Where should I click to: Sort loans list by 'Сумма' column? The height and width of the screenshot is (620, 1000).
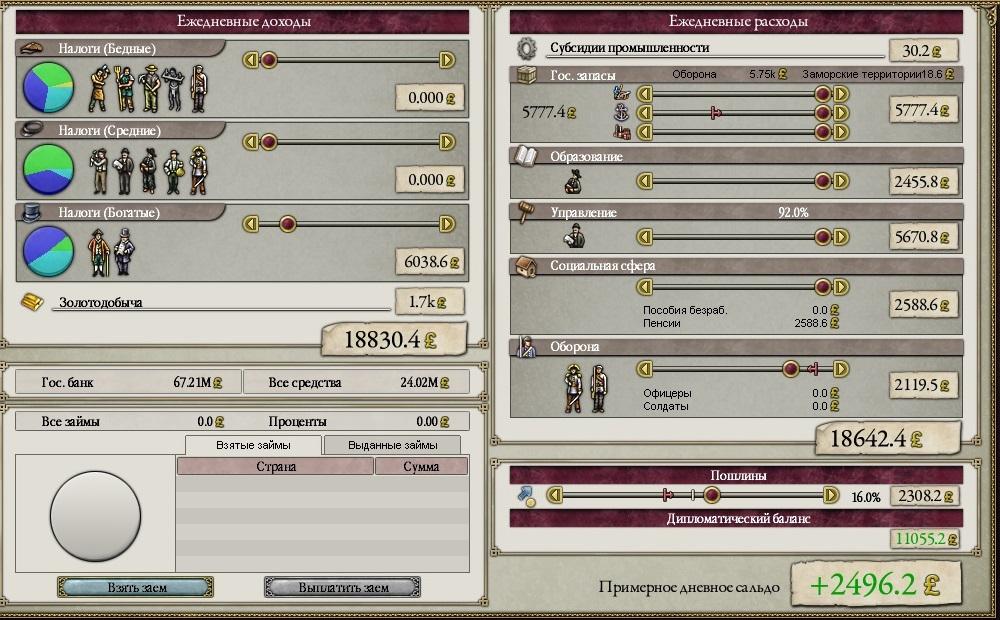(x=421, y=466)
